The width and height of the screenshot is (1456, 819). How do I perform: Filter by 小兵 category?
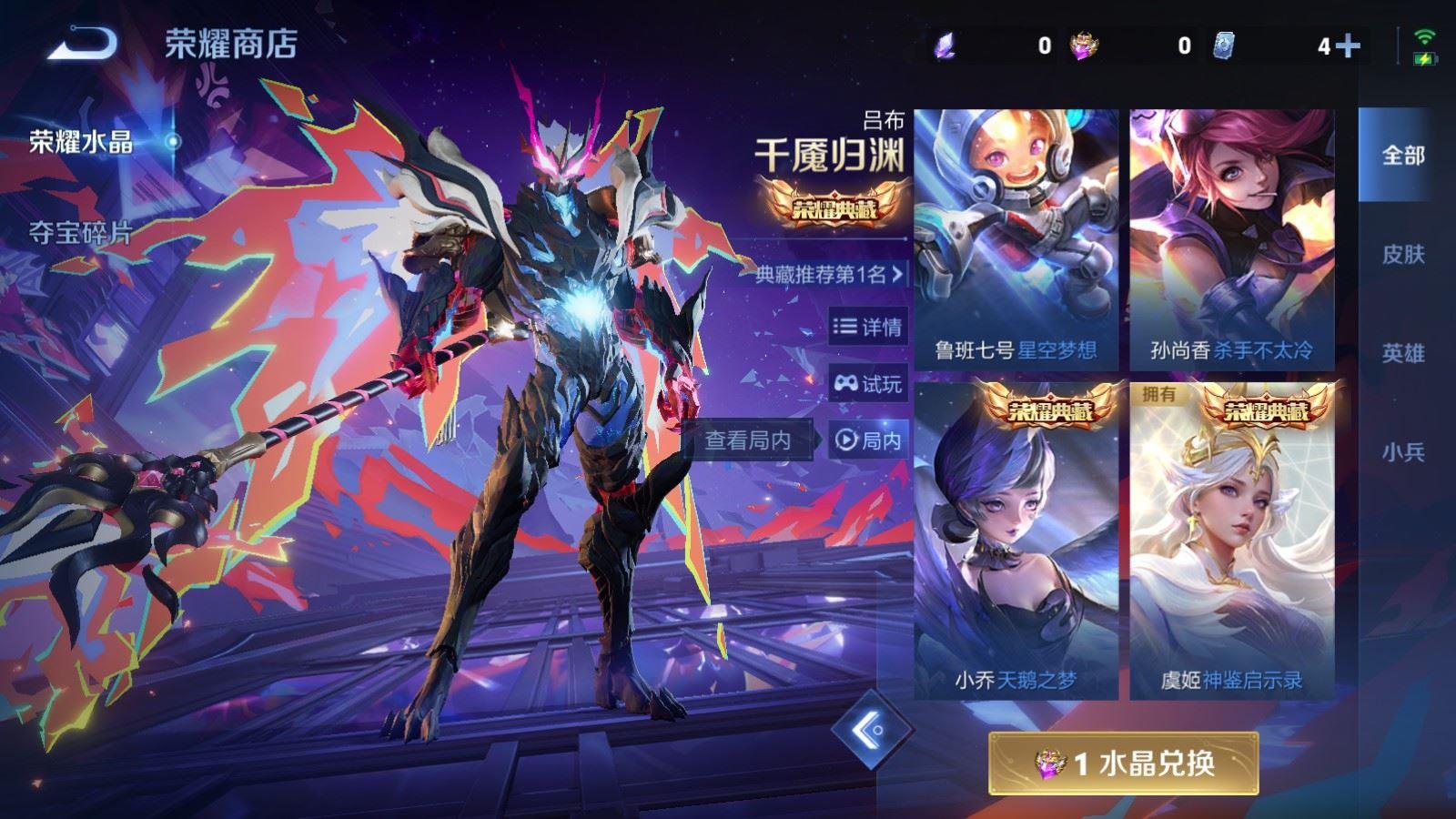click(1402, 451)
